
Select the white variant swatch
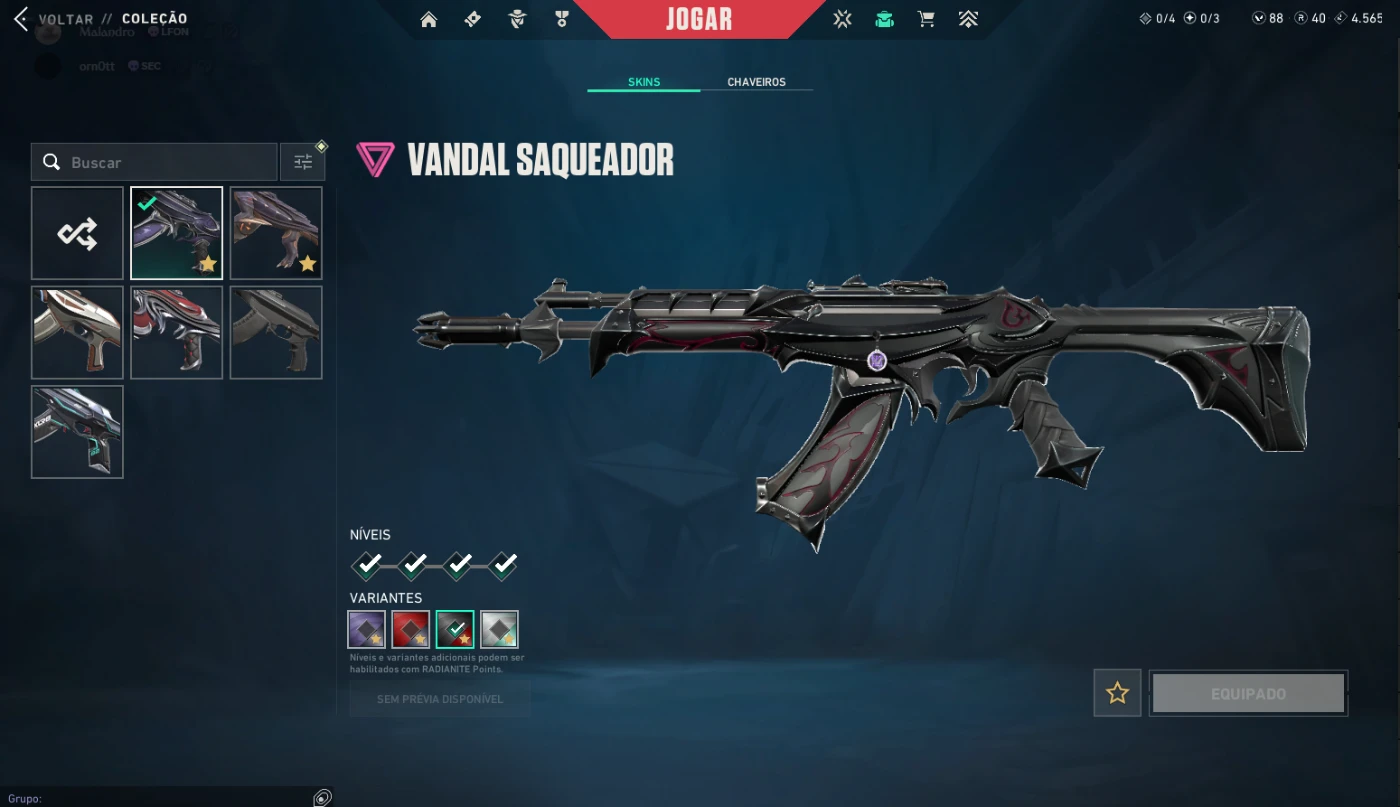point(499,629)
